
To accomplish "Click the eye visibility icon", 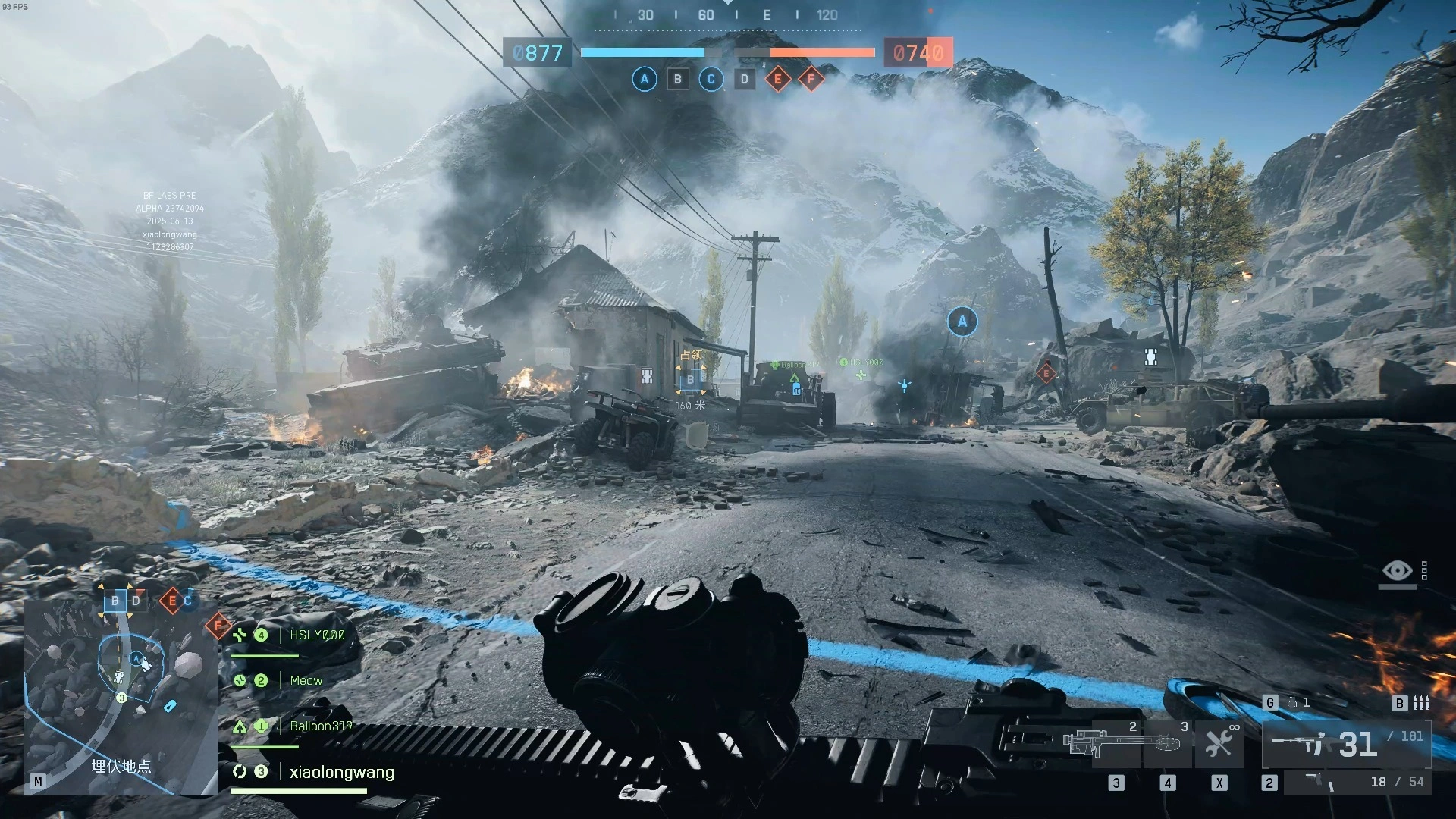I will tap(1397, 570).
